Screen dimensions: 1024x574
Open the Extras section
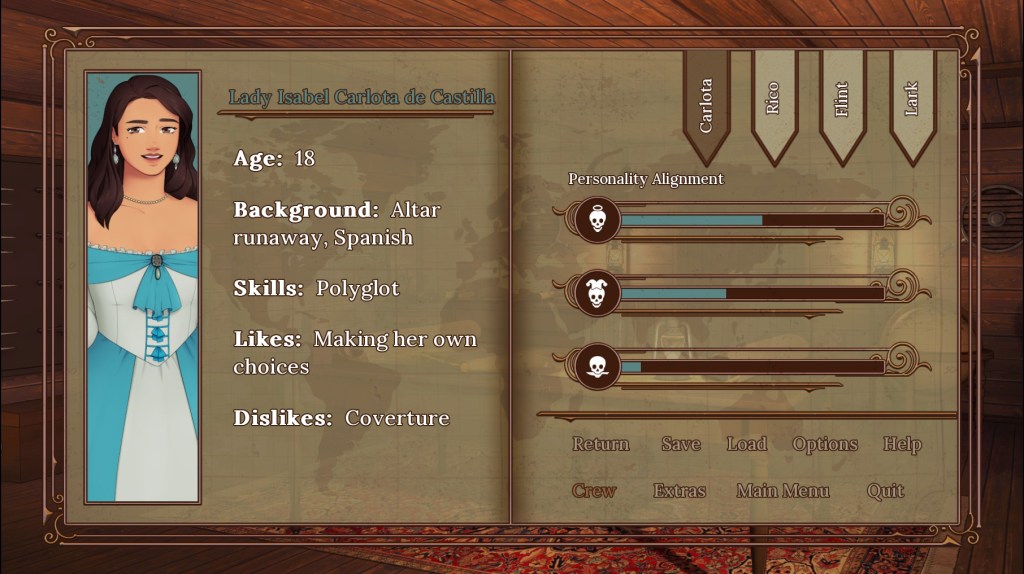[x=680, y=491]
